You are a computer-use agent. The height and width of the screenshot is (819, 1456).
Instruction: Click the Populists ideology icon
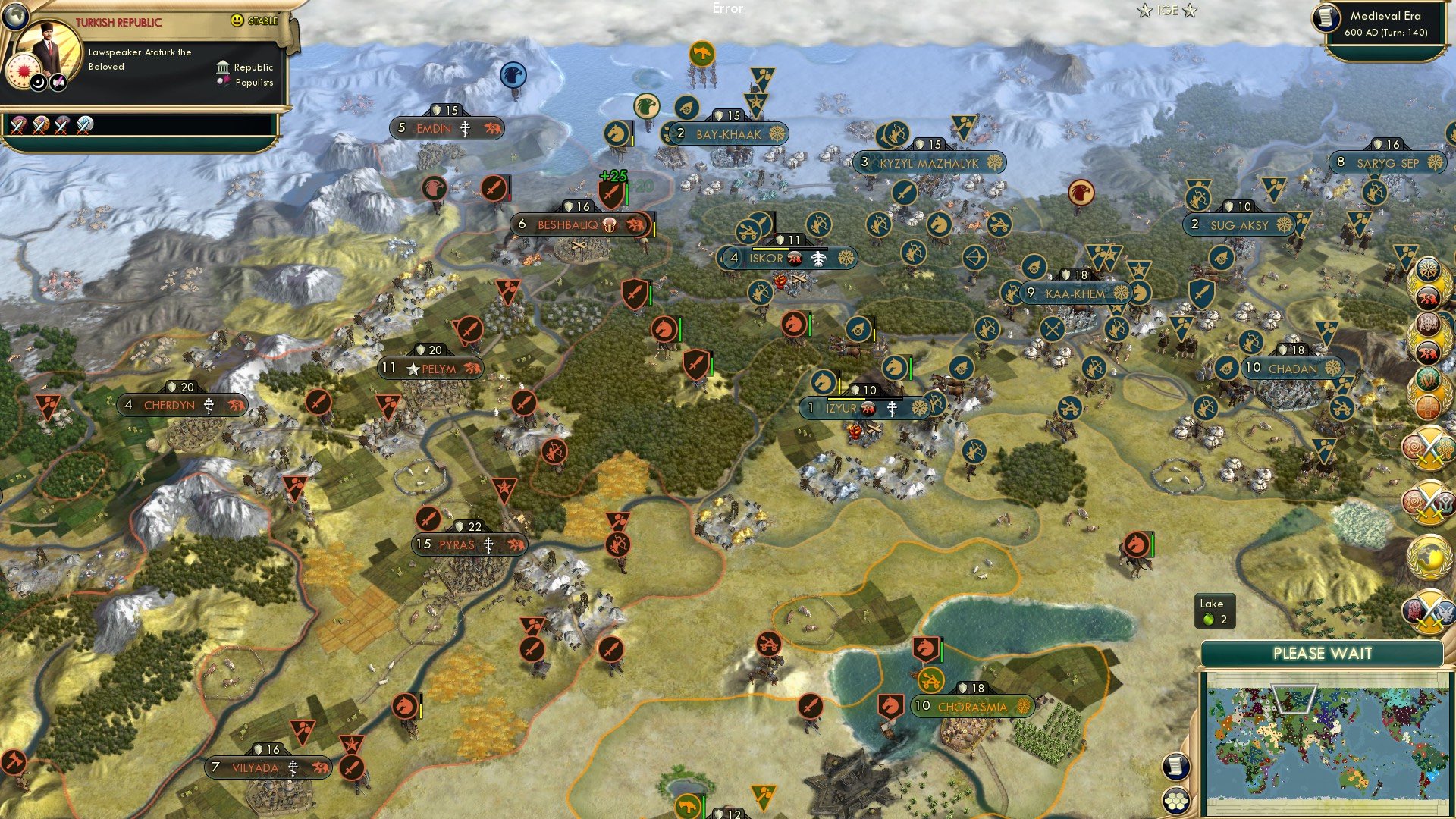[x=222, y=82]
